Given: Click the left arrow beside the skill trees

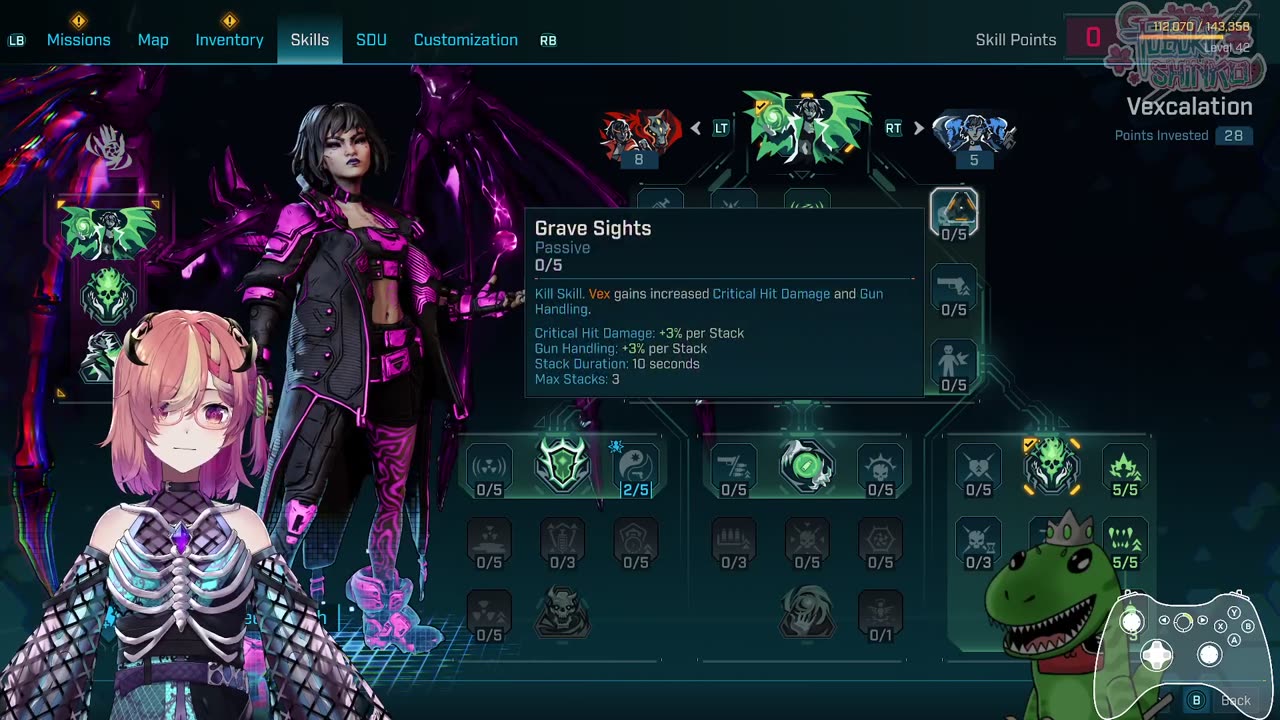Looking at the screenshot, I should (696, 128).
